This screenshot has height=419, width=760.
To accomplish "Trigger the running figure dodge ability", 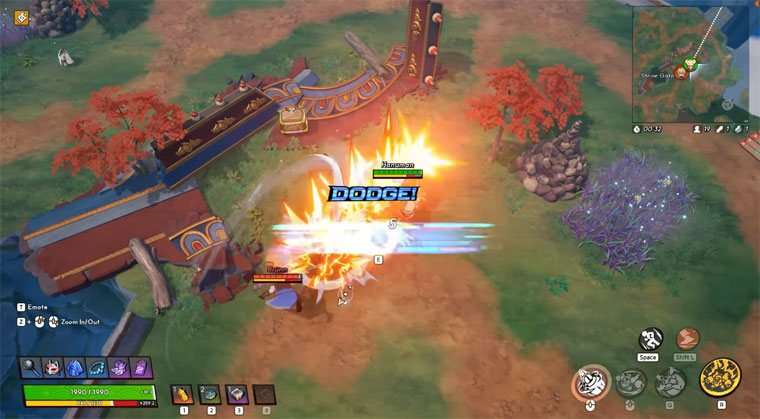I will [x=651, y=339].
